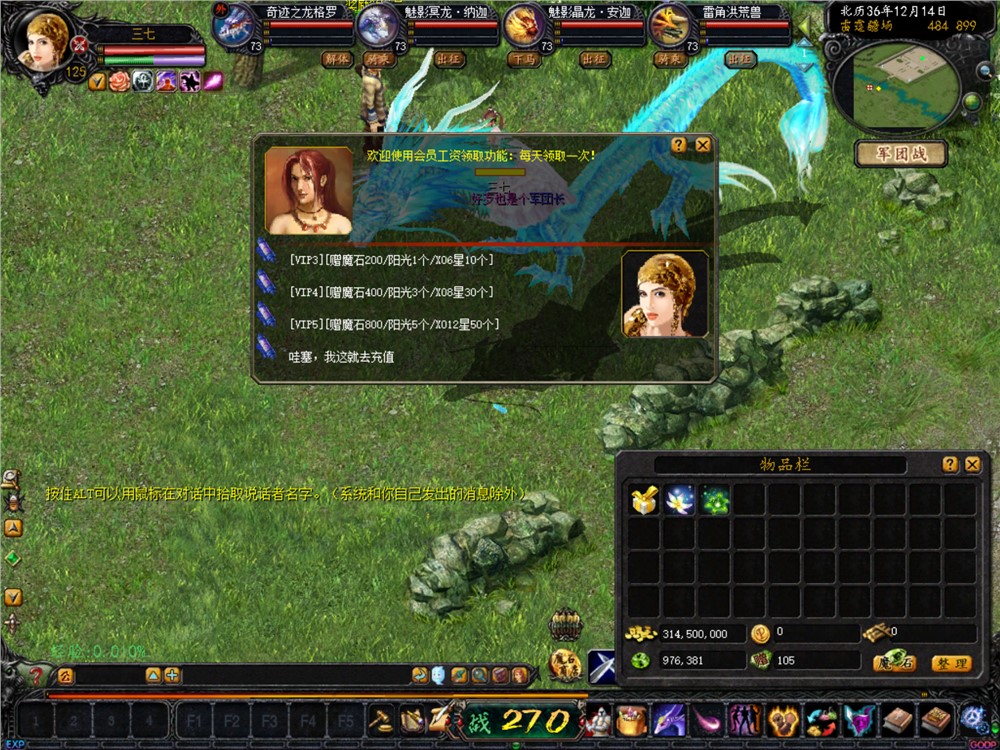This screenshot has height=750, width=1000.
Task: Click the 整理 sort button
Action: 950,663
